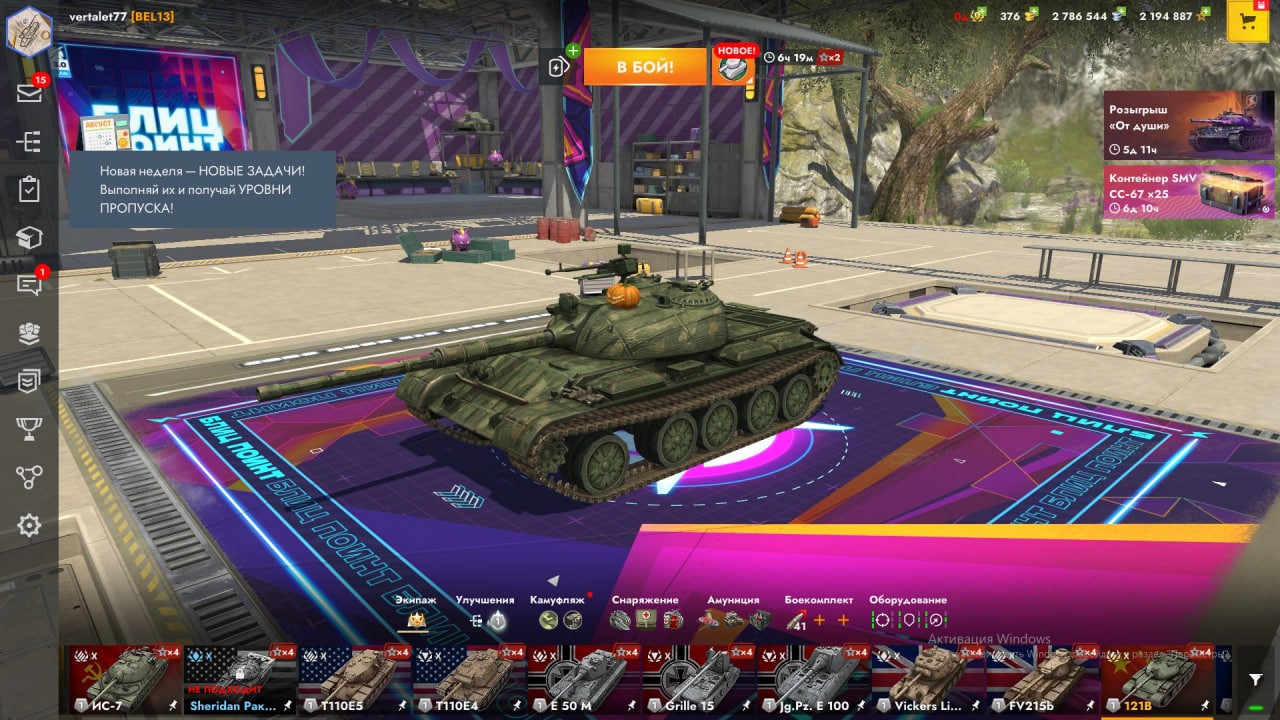Open the trophy ratings section
Screen dimensions: 1280x720
point(29,429)
